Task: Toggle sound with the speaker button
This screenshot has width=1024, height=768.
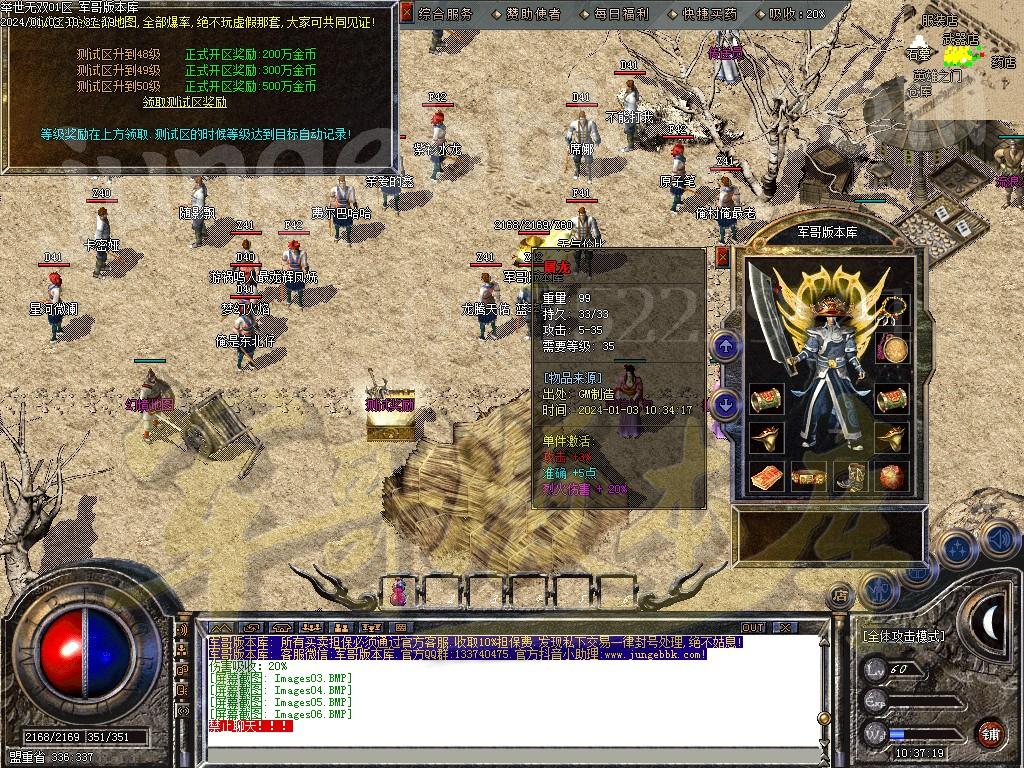Action: click(x=999, y=540)
